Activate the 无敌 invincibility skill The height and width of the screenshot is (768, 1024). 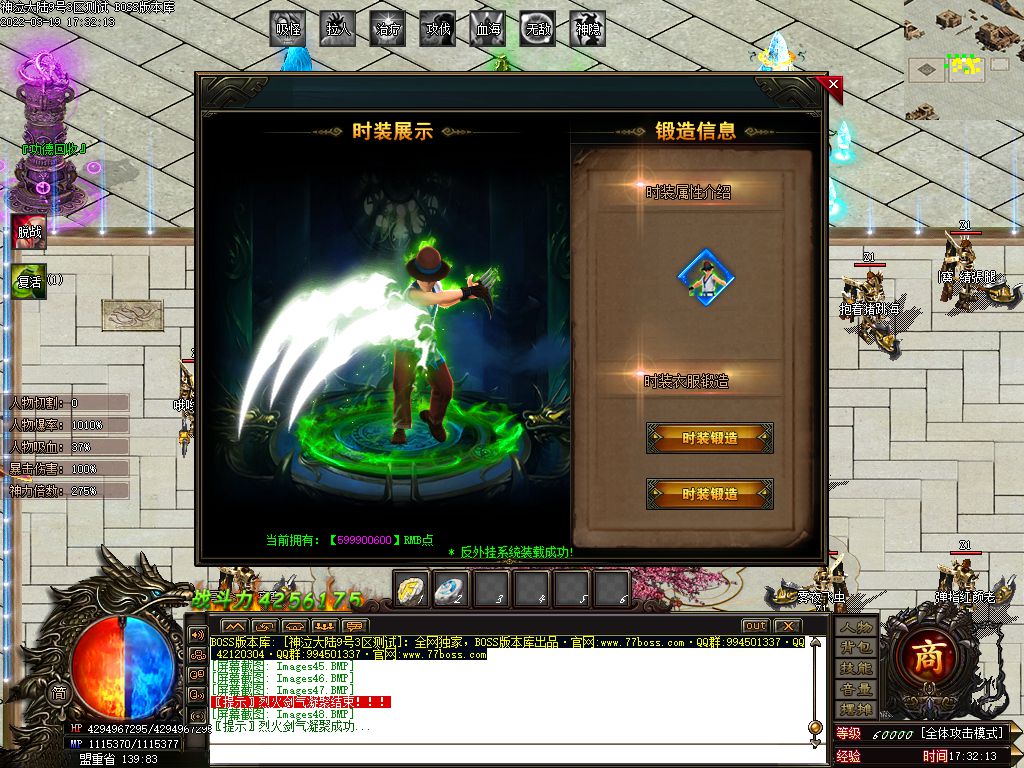click(x=538, y=28)
